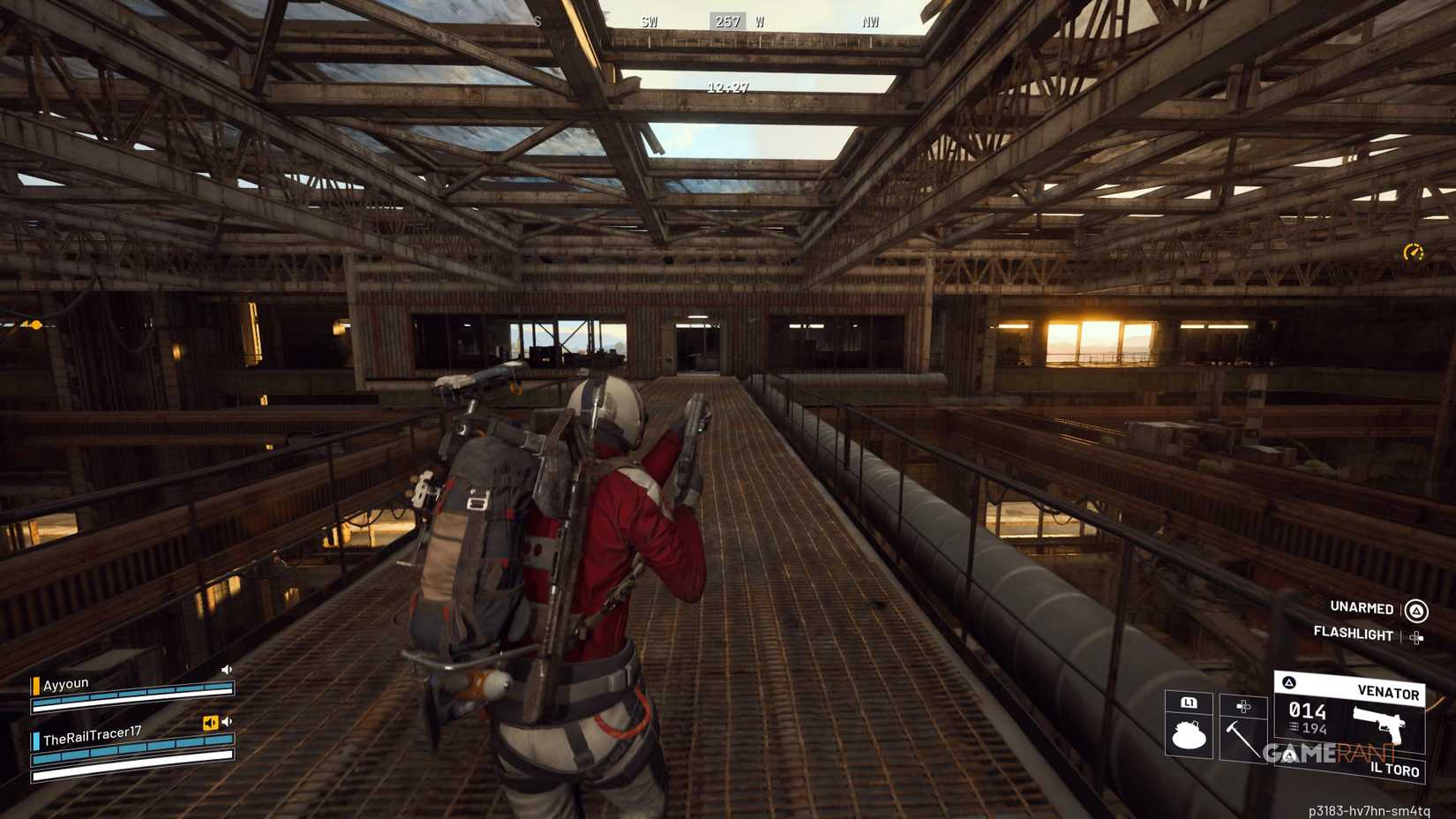The height and width of the screenshot is (819, 1456).
Task: Click the triangle button icon beside UNARMED
Action: pyautogui.click(x=1416, y=608)
